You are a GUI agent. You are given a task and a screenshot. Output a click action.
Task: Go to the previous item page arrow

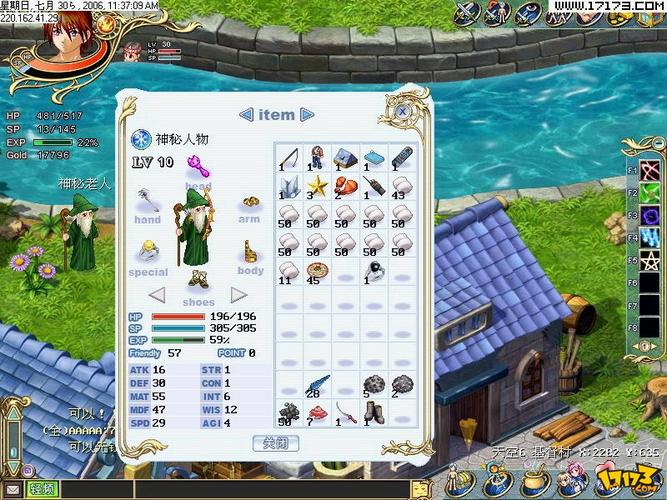point(246,115)
